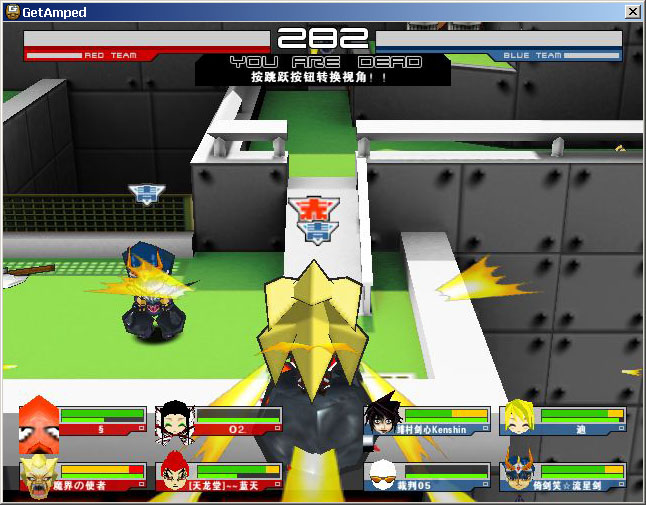Select the red octopus player portrait
This screenshot has width=646, height=505.
pos(39,420)
